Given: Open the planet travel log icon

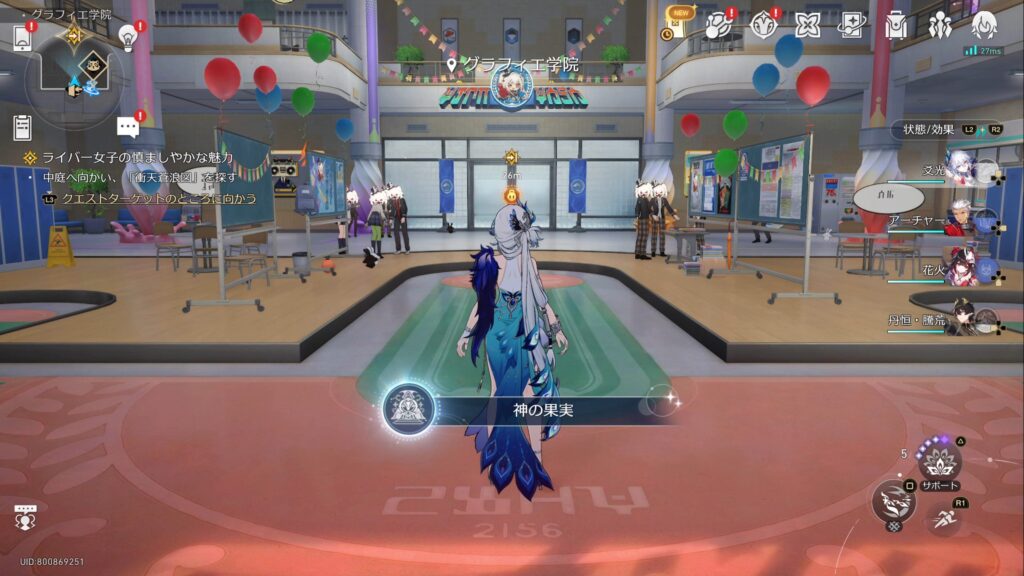Looking at the screenshot, I should [x=719, y=25].
